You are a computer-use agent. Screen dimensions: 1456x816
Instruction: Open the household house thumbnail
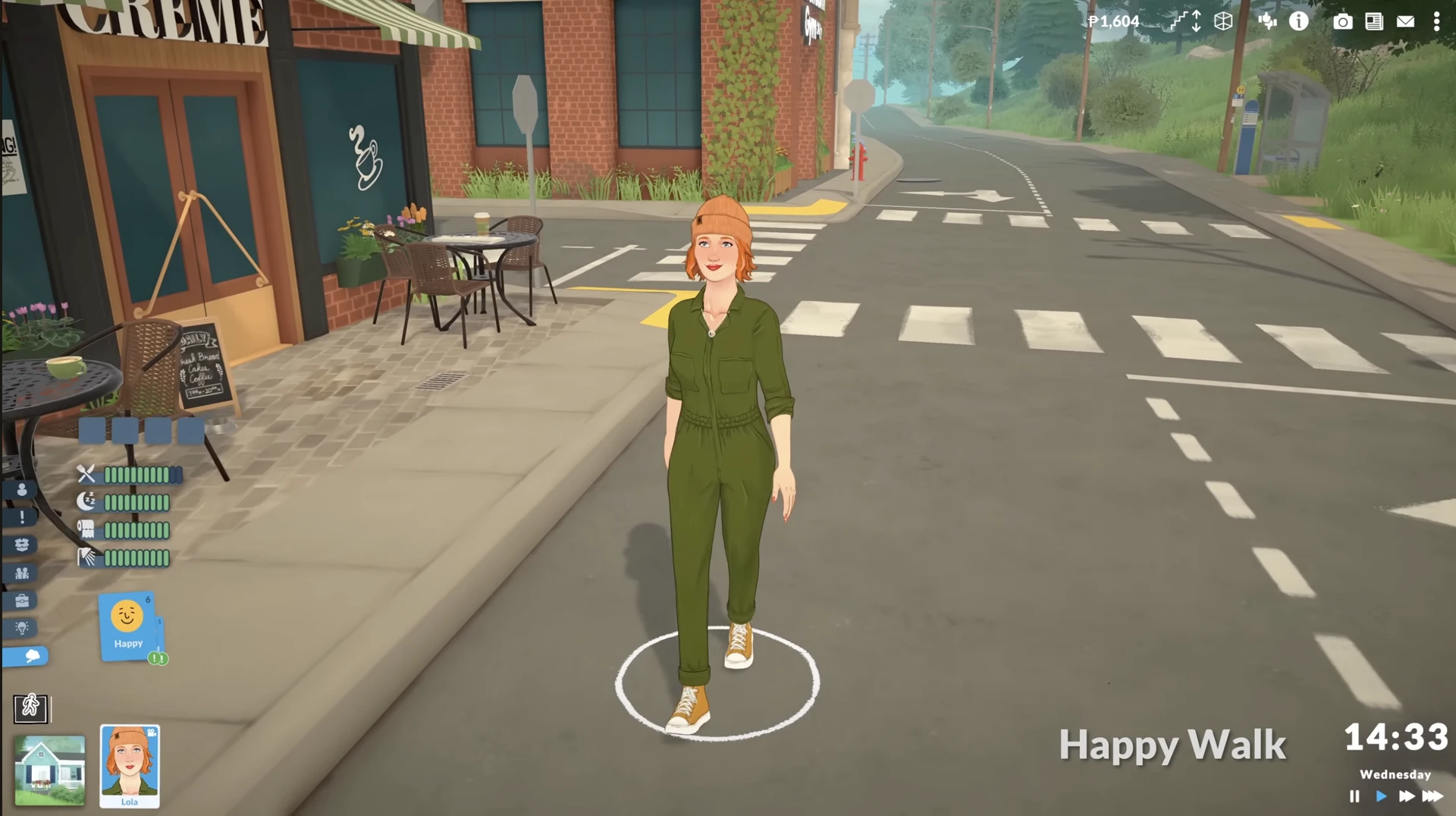[50, 770]
